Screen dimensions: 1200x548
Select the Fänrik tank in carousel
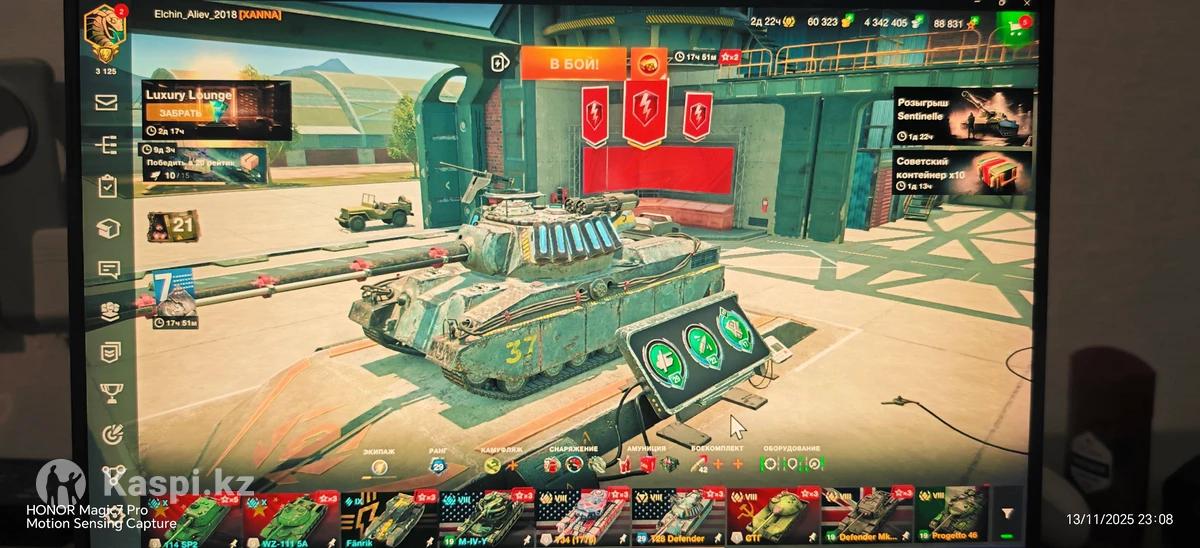coord(389,517)
